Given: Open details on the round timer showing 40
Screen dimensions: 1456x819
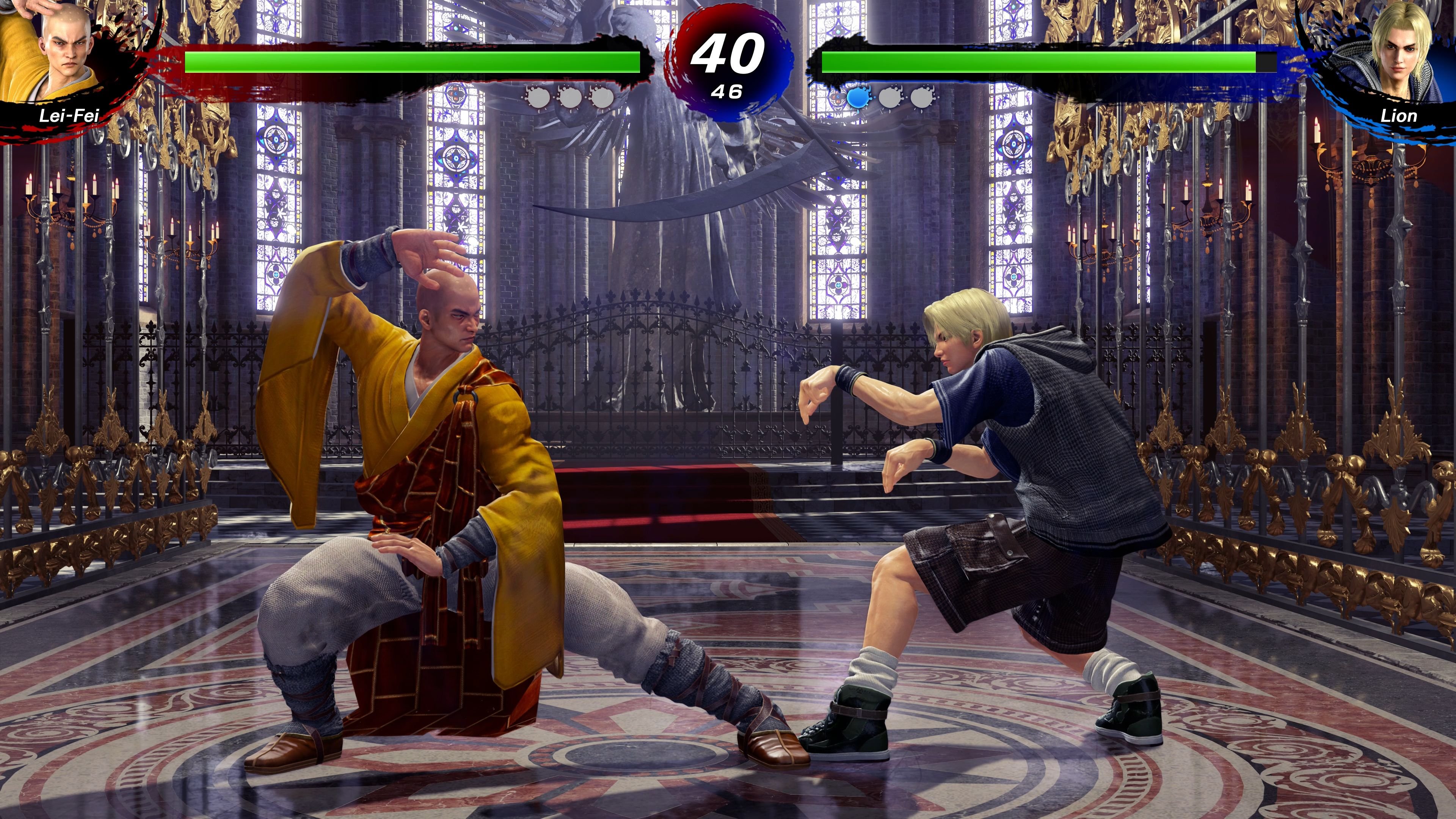Looking at the screenshot, I should coord(728,54).
